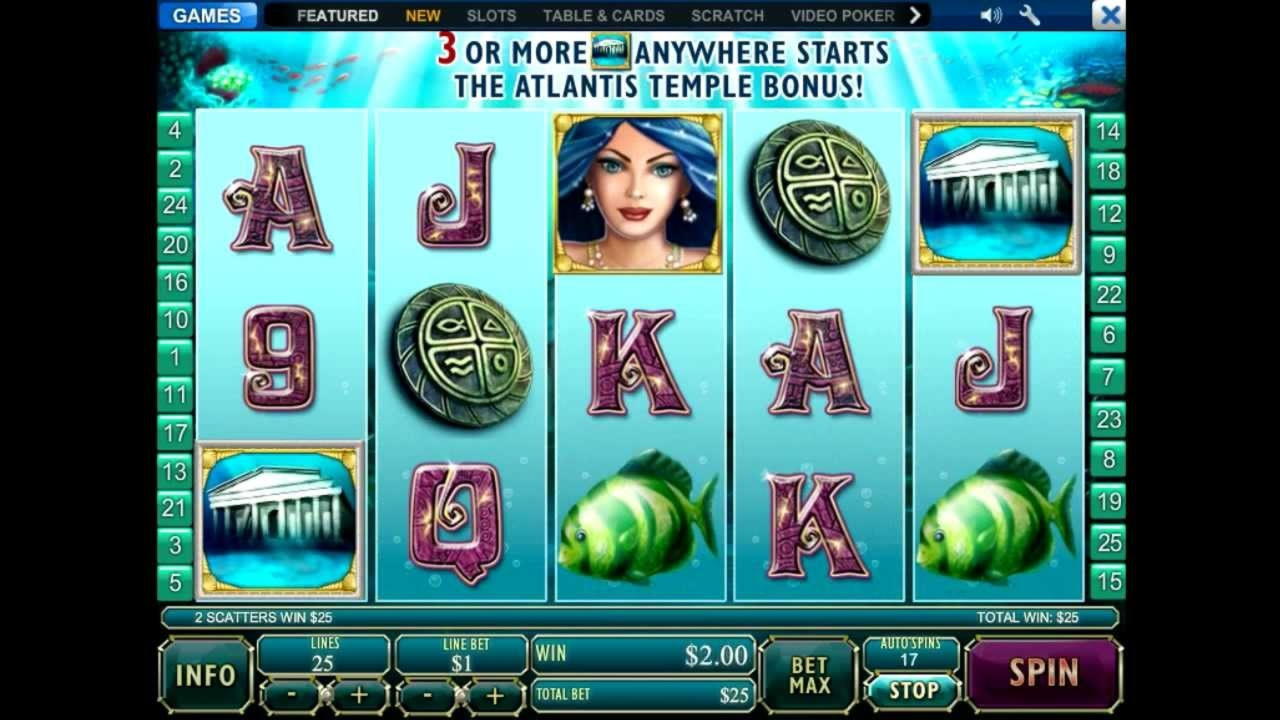
Task: Open the INFO paytable
Action: tap(205, 675)
